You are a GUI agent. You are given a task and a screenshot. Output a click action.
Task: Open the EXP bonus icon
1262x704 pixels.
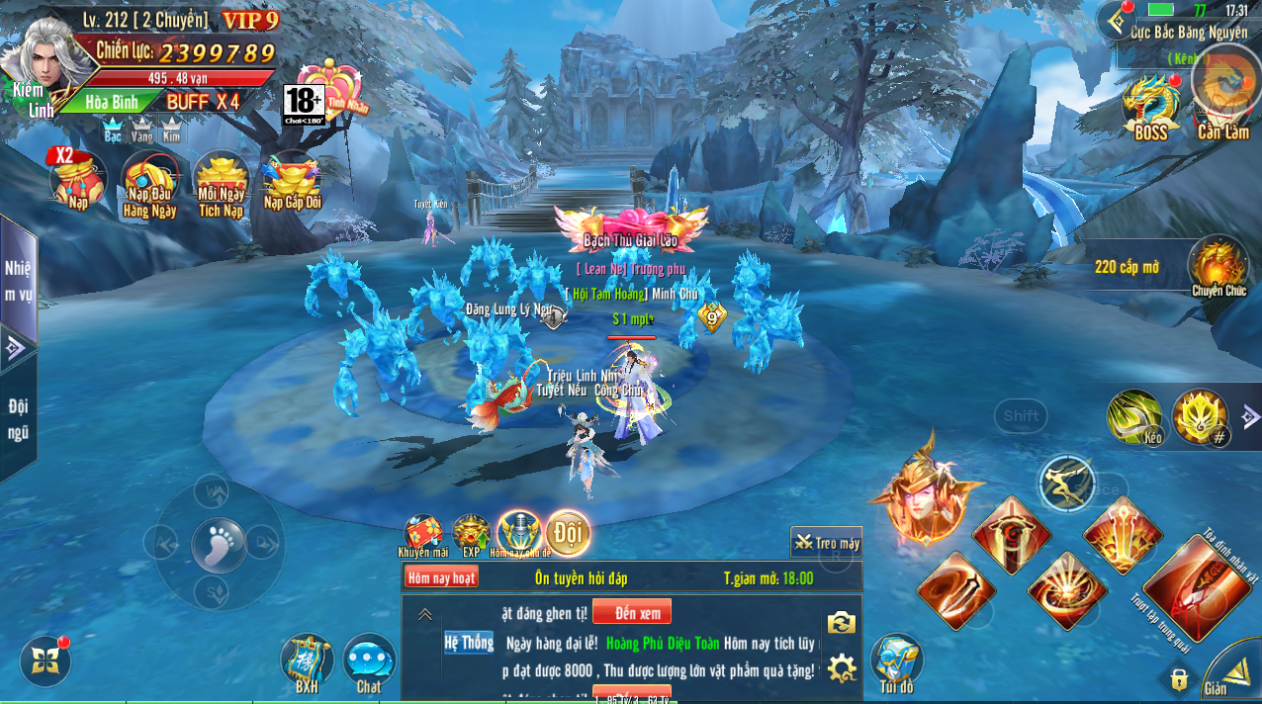(470, 534)
